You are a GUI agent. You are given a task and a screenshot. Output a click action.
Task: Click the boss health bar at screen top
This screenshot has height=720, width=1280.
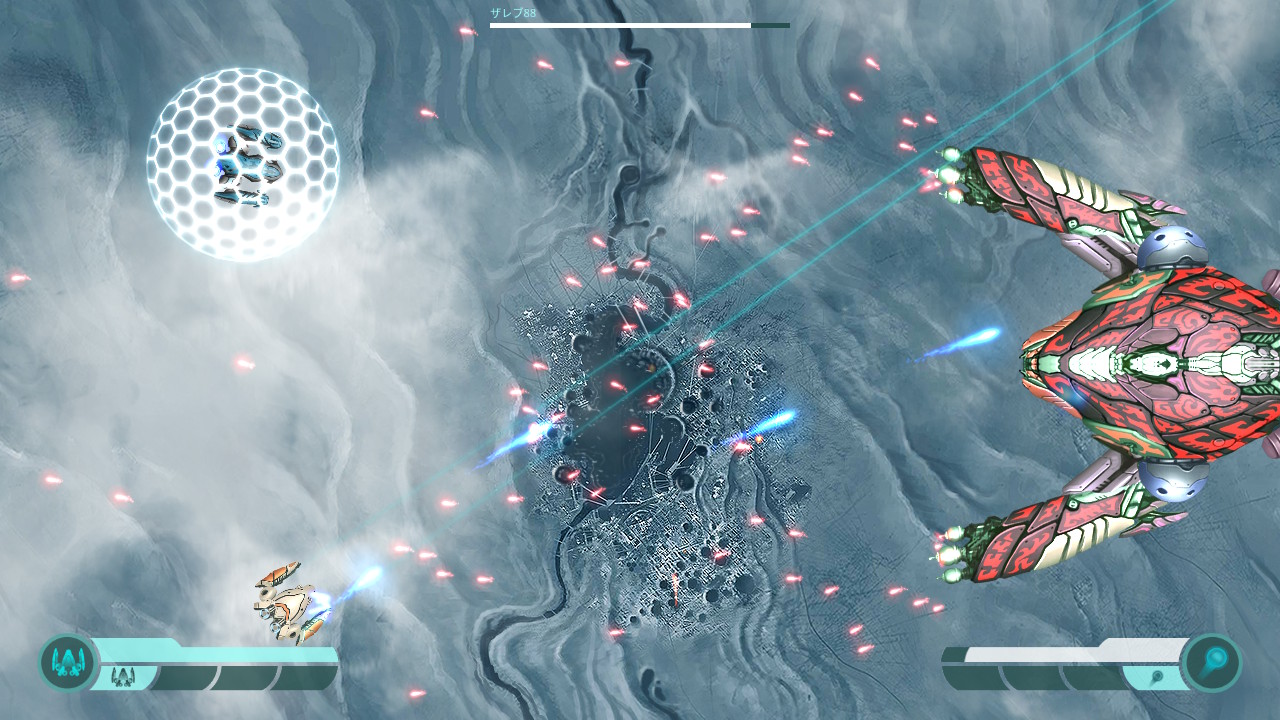click(620, 25)
